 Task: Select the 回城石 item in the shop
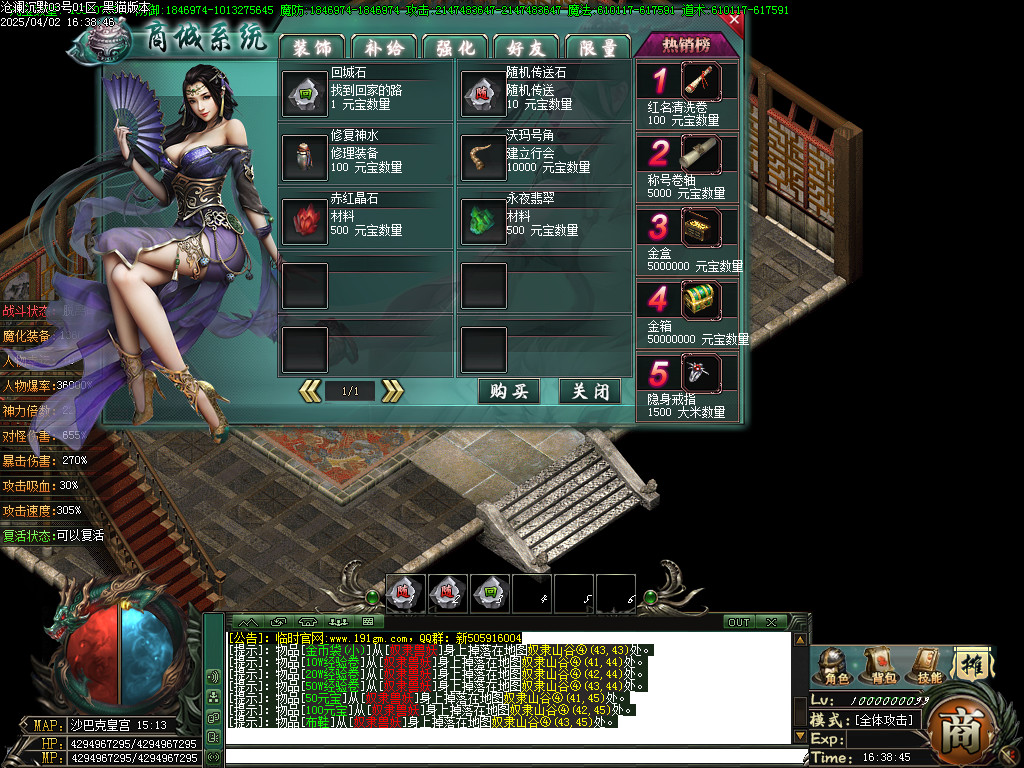[304, 94]
